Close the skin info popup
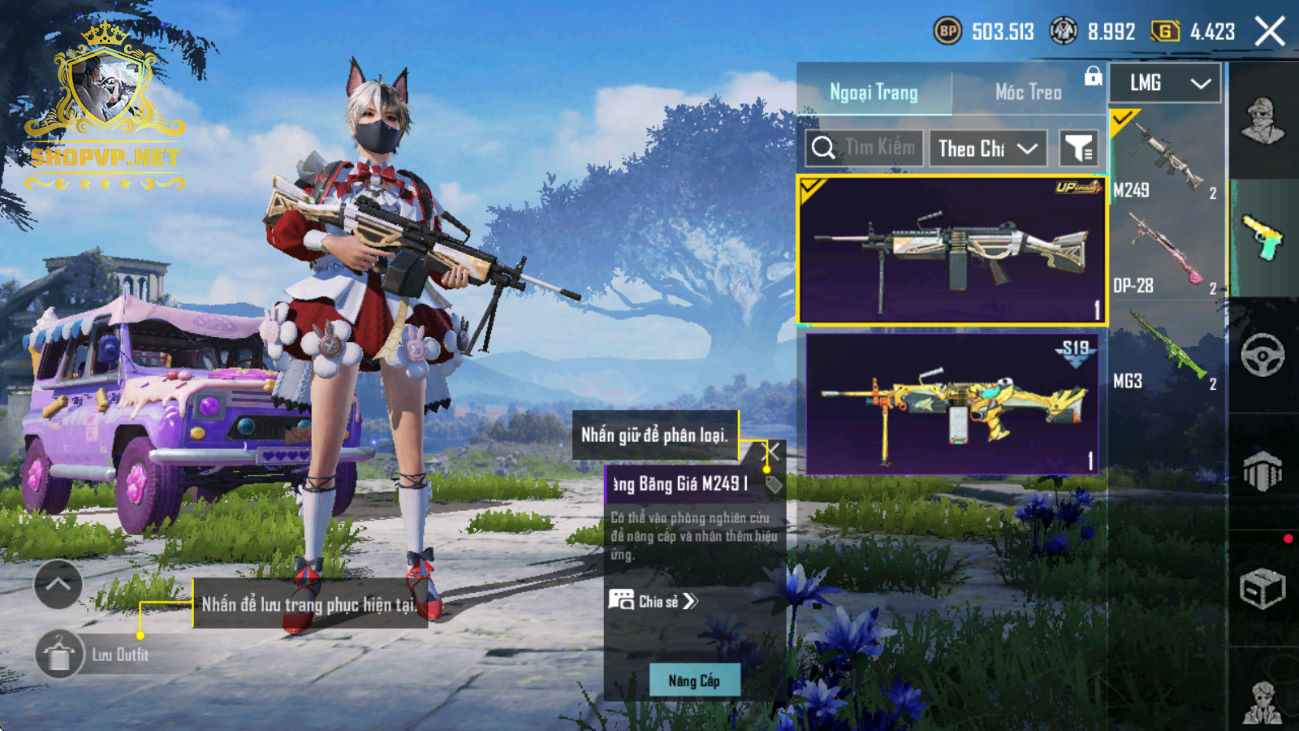 click(x=773, y=453)
